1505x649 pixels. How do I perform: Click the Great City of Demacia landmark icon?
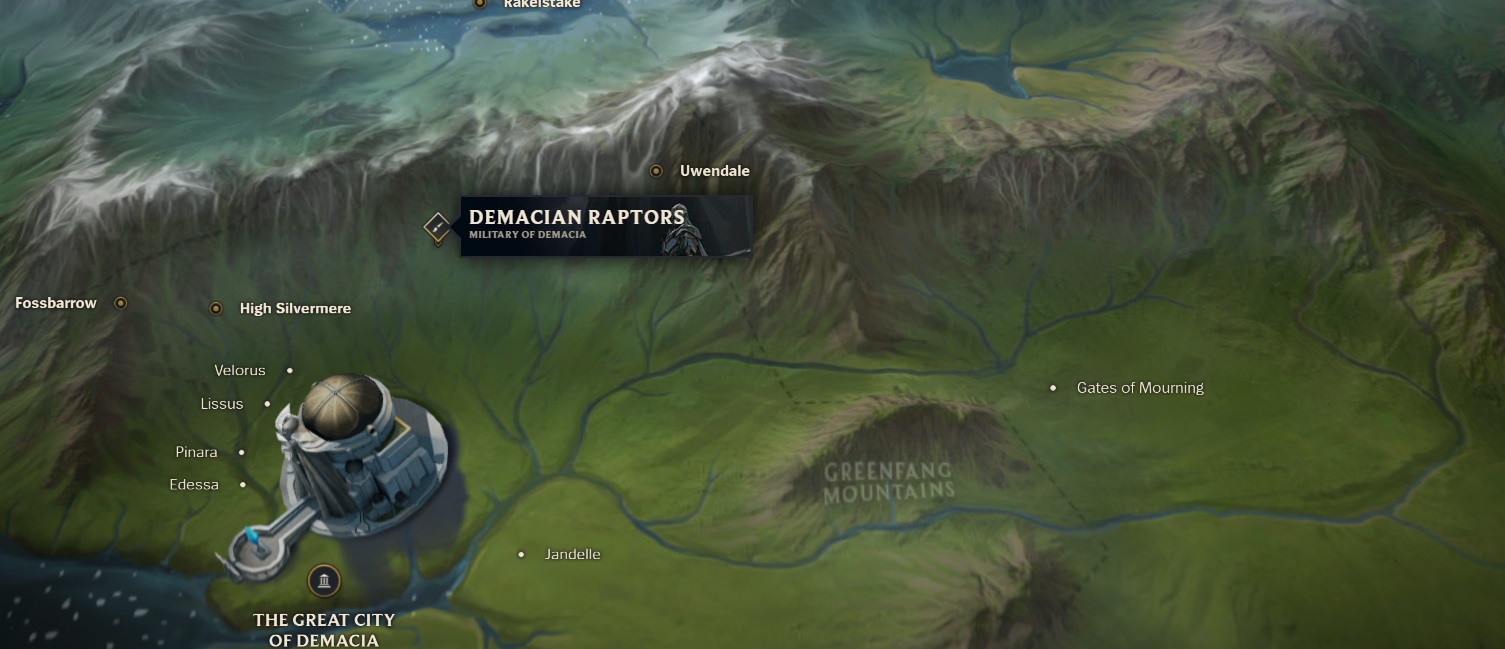point(323,580)
